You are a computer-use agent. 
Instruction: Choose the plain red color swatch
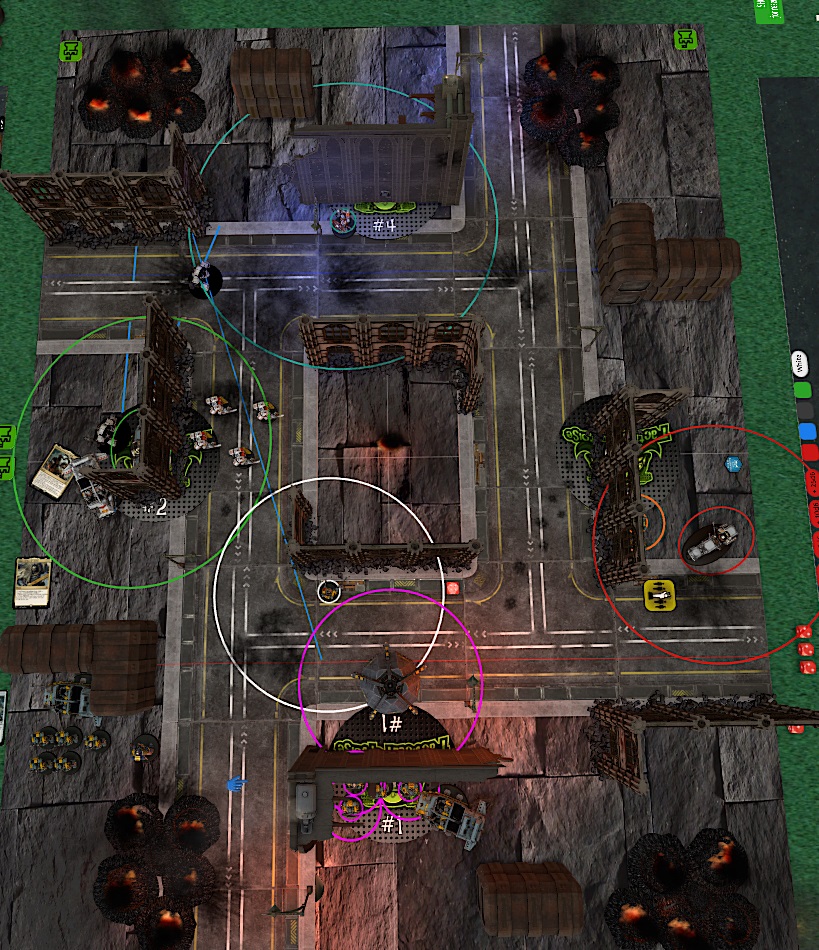(811, 453)
